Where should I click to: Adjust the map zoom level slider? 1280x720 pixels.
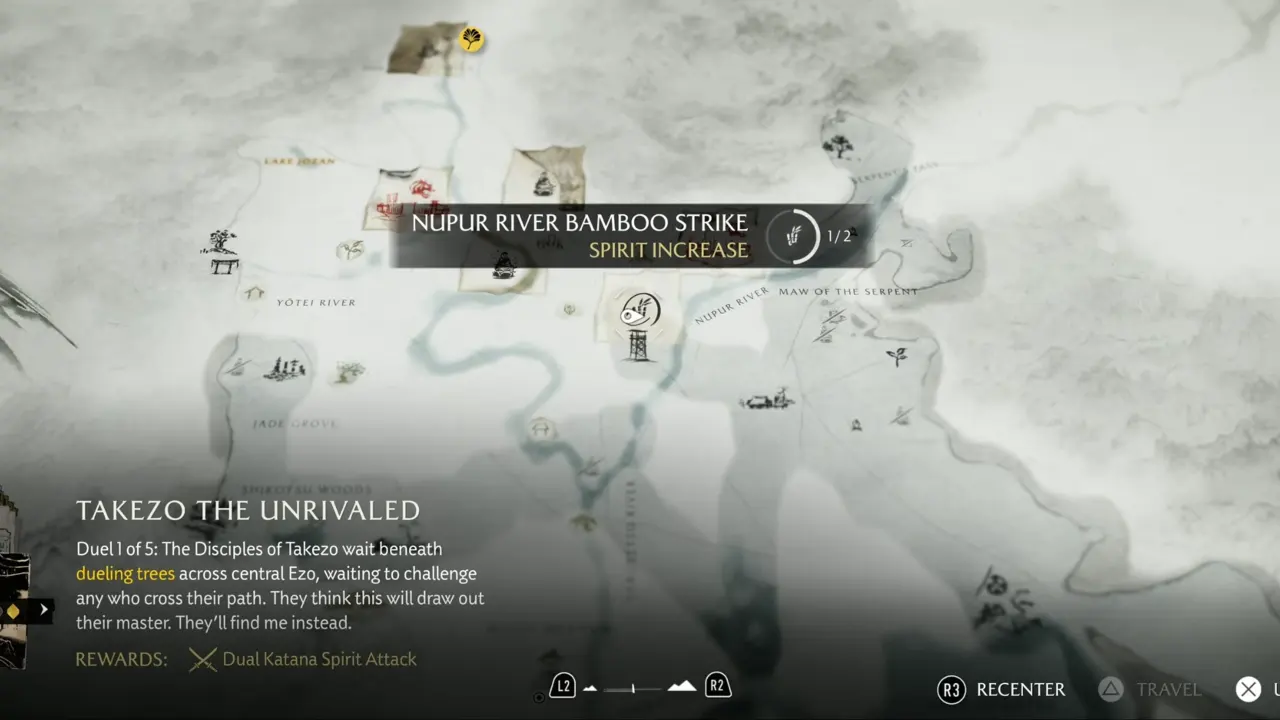point(634,688)
